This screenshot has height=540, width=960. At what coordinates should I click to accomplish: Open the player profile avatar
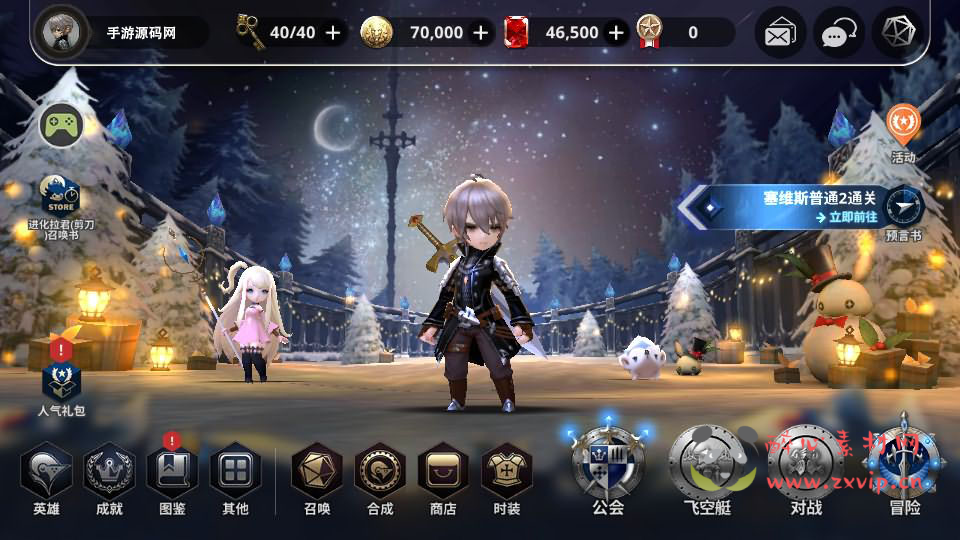tap(62, 32)
